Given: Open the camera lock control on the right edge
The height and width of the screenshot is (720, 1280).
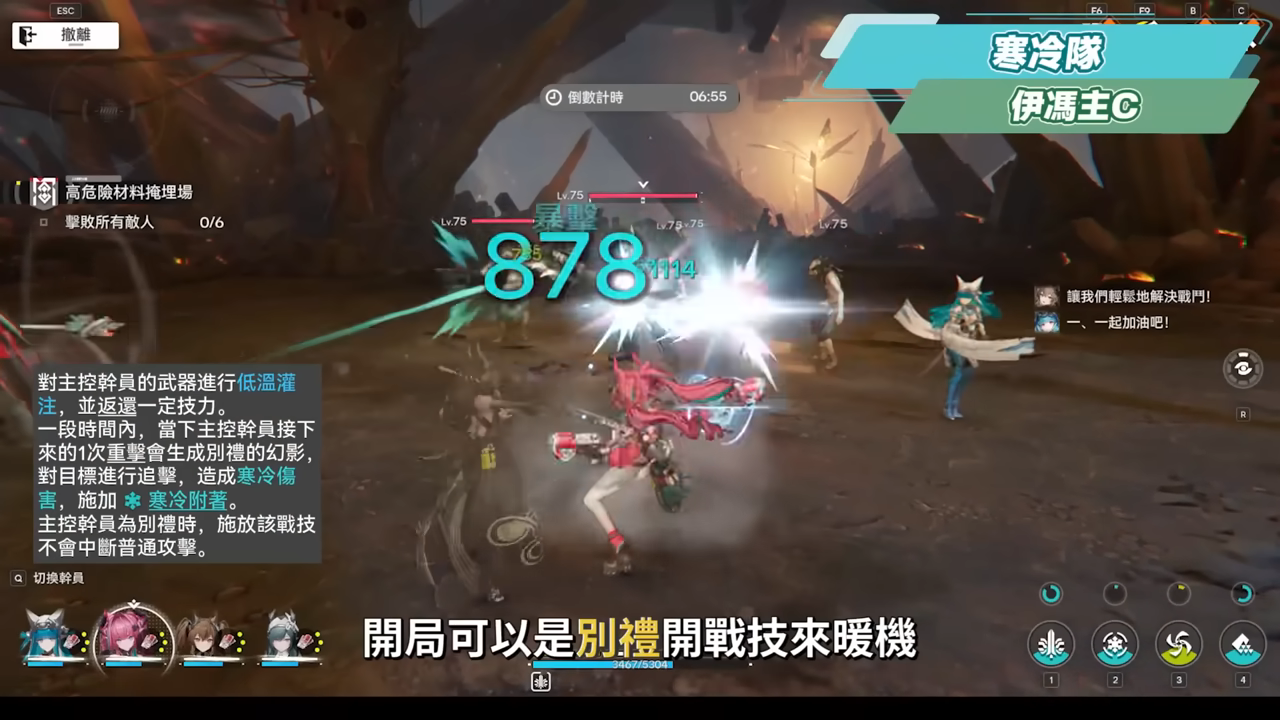Looking at the screenshot, I should tap(1243, 368).
